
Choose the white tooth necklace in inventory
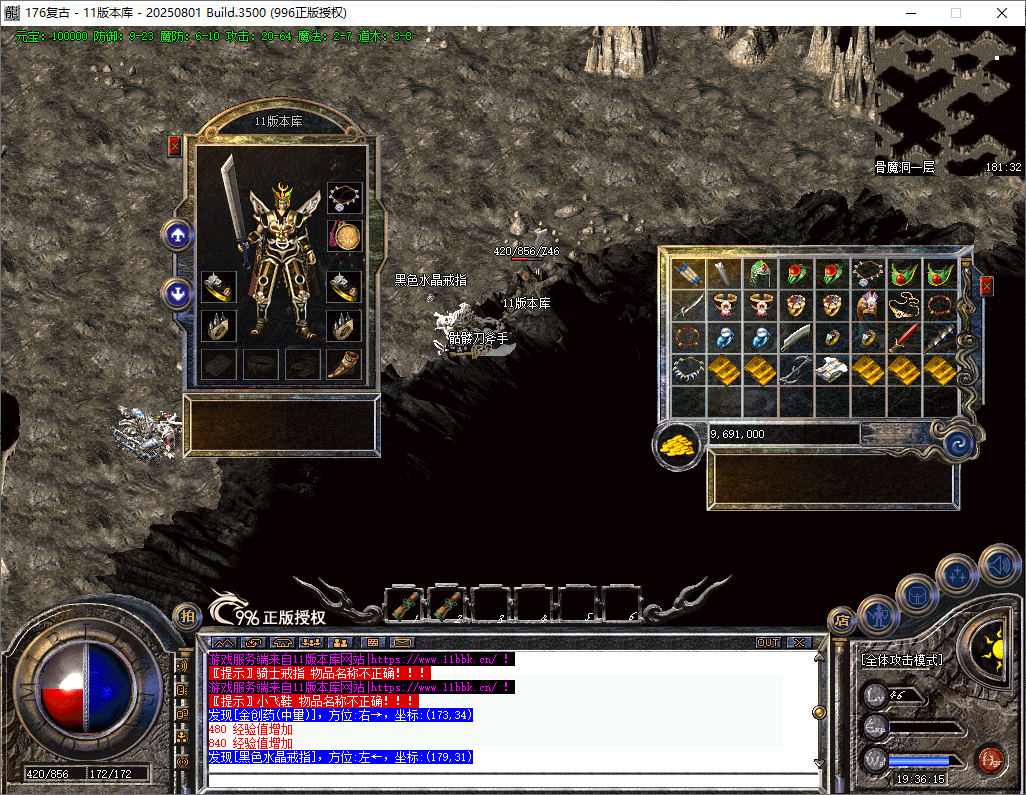tap(688, 369)
